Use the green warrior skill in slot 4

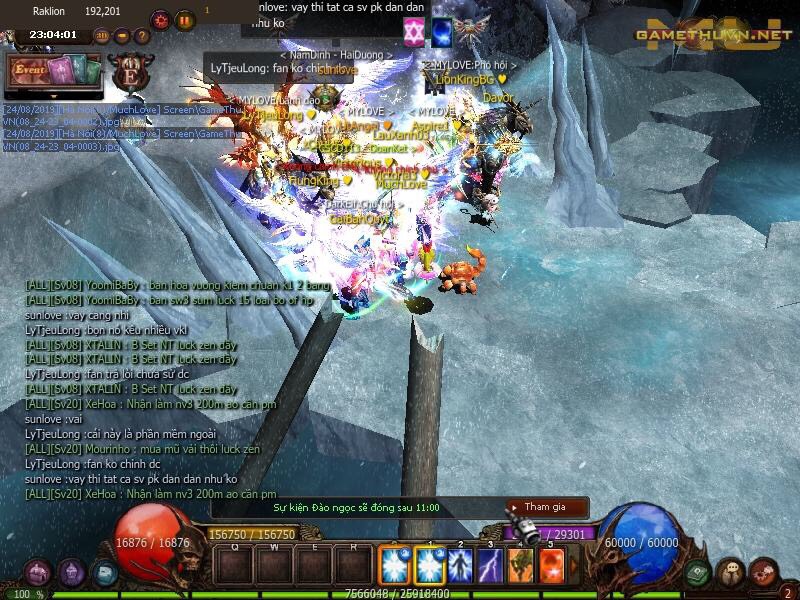click(520, 566)
